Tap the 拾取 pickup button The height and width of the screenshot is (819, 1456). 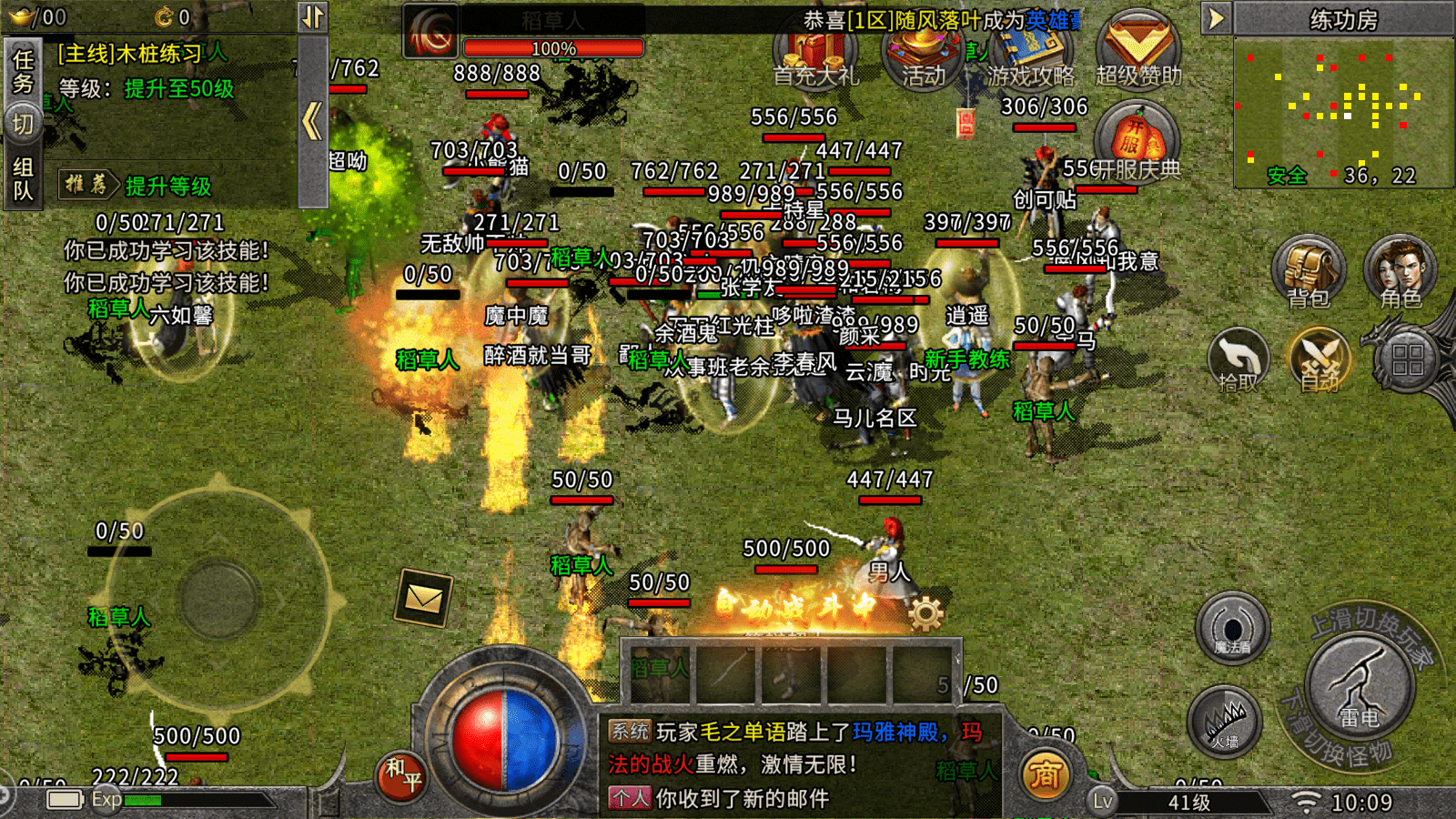1238,359
